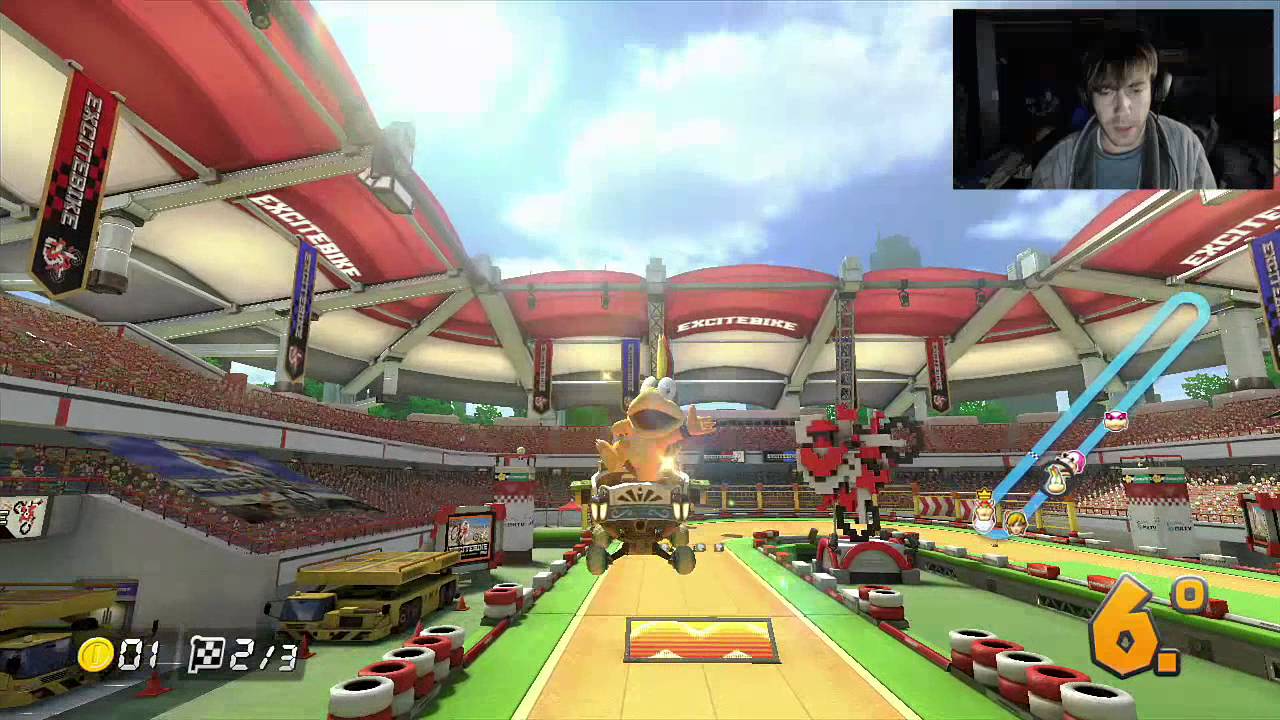Click the crowned first-place racer marker
Screen dimensions: 1280x720
[984, 510]
